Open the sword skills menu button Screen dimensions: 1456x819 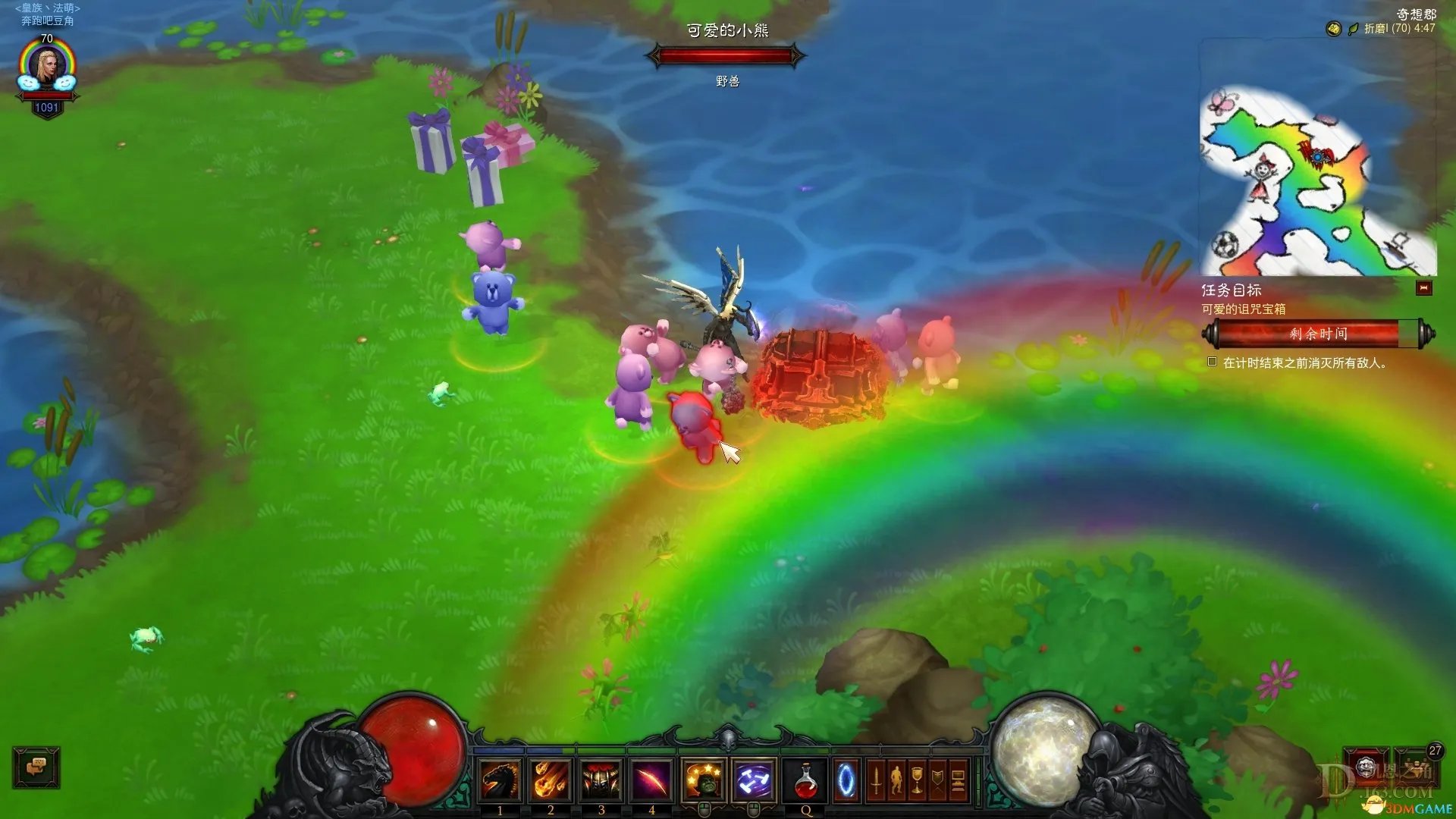(x=876, y=780)
